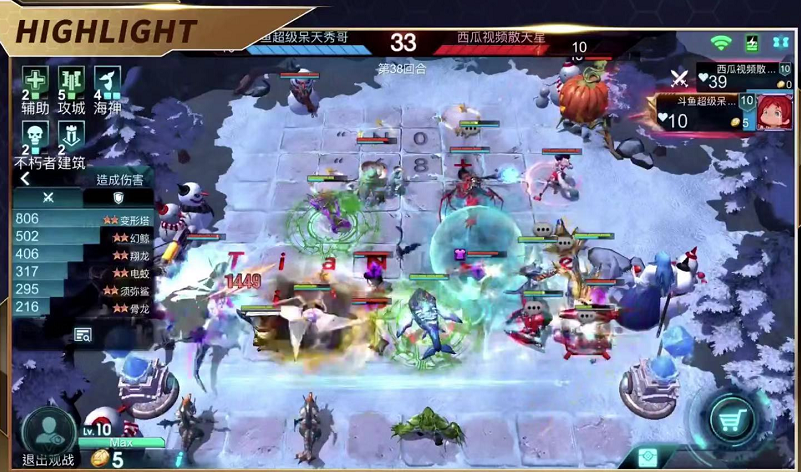Viewport: 801px width, 472px height.
Task: Collapse the damage panel with the back arrow
Action: click(25, 179)
